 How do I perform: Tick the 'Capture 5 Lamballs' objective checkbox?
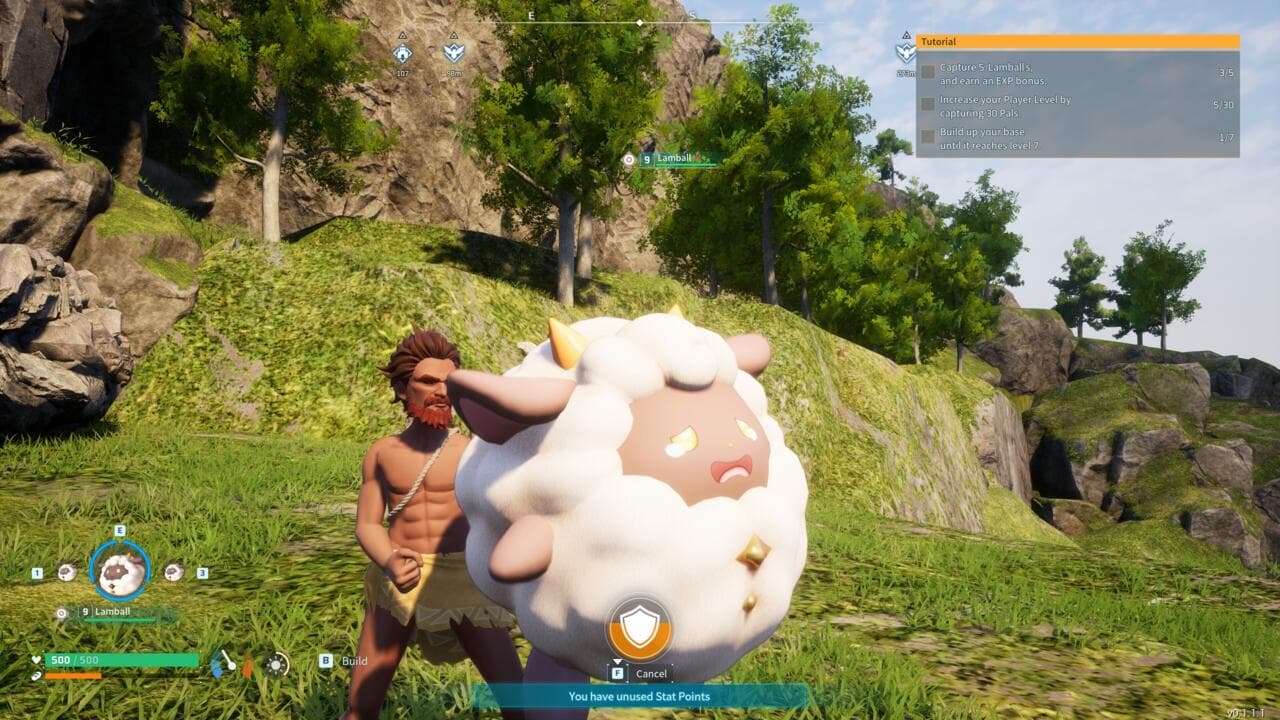coord(928,72)
